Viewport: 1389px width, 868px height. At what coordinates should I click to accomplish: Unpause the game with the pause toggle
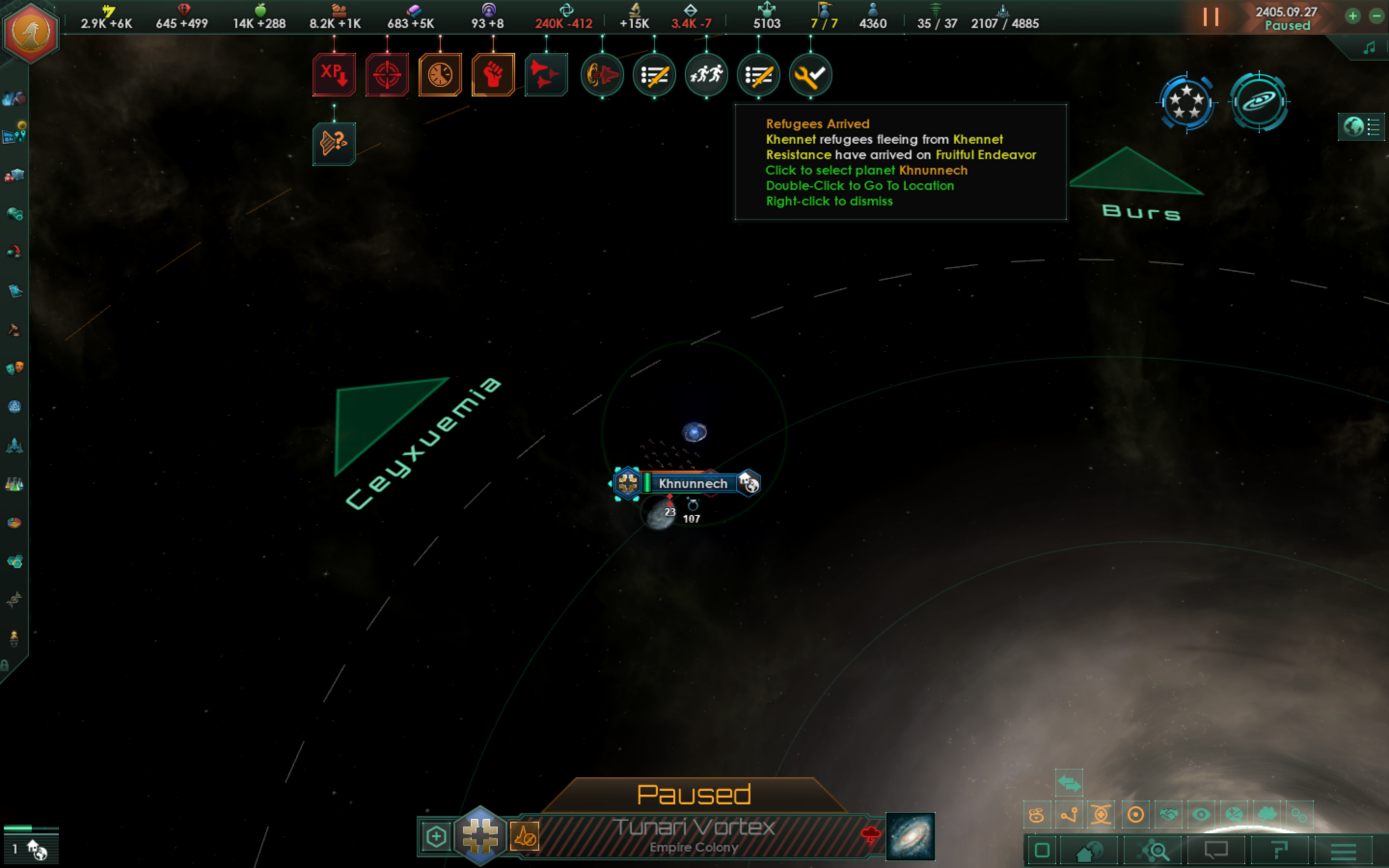coord(1212,17)
